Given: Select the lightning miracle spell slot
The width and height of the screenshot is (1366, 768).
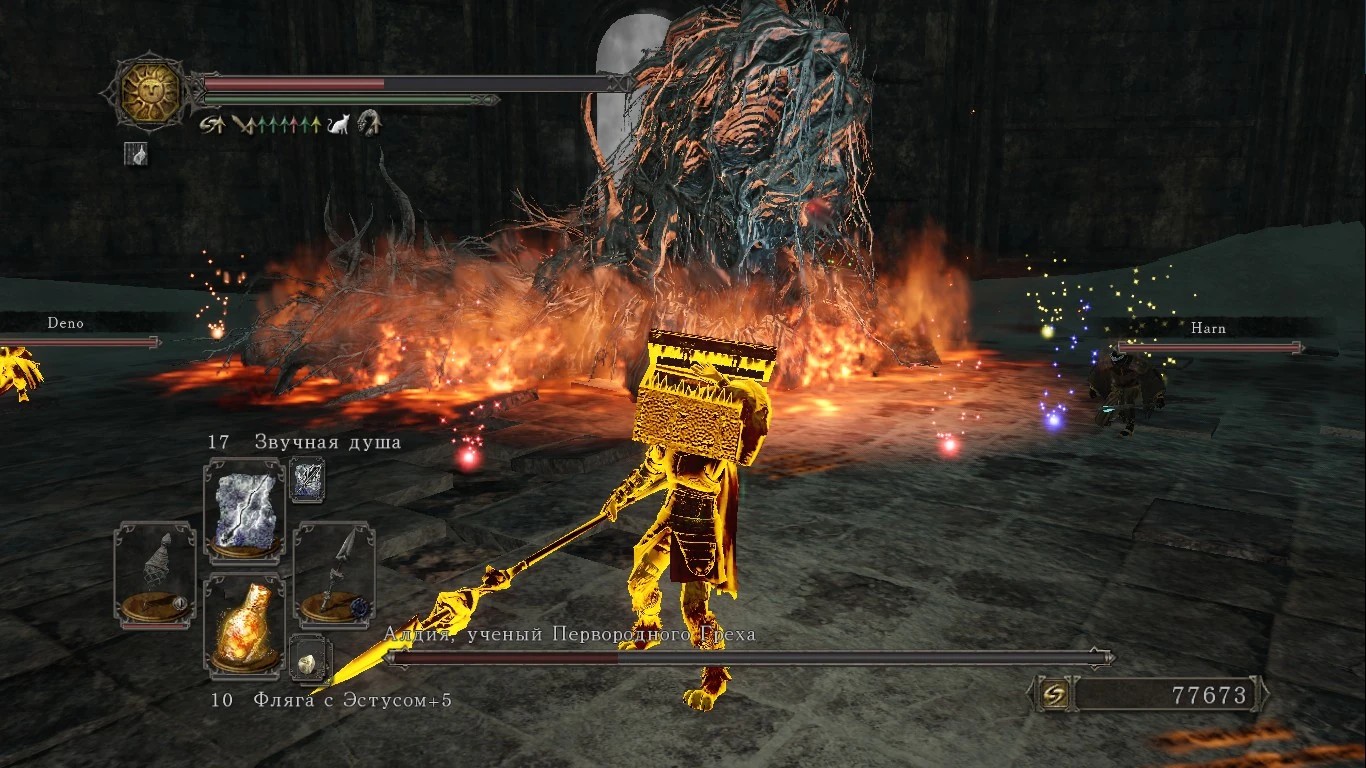Looking at the screenshot, I should coord(244,510).
